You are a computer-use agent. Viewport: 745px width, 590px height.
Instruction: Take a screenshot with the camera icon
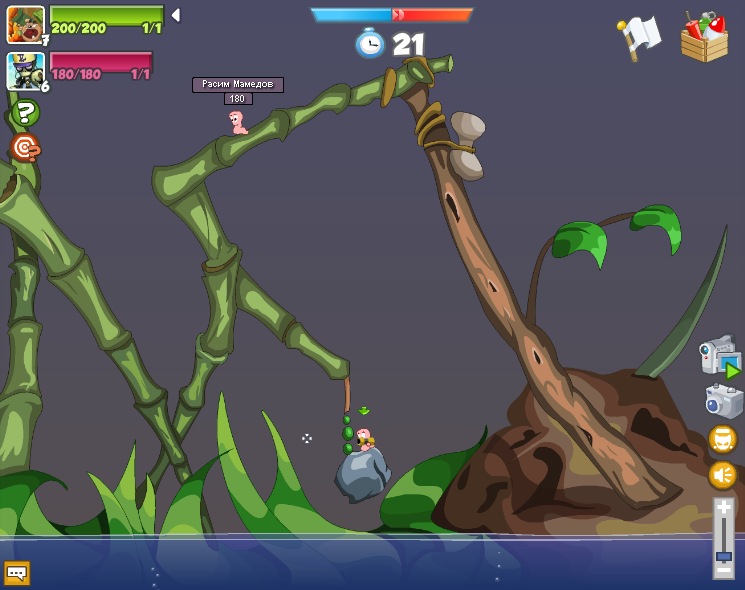pyautogui.click(x=724, y=401)
